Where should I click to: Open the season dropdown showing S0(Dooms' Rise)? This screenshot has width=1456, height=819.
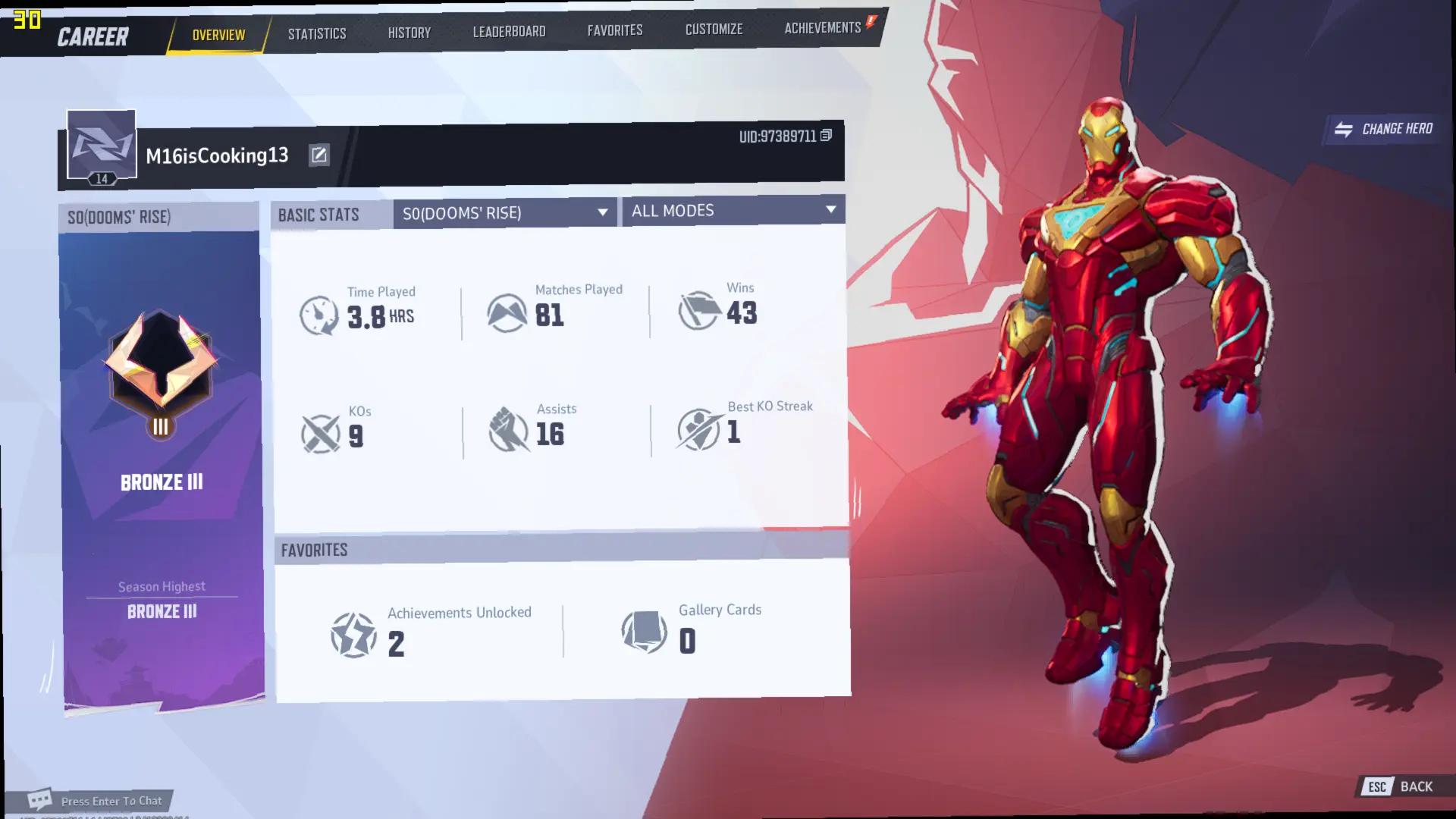(x=504, y=212)
